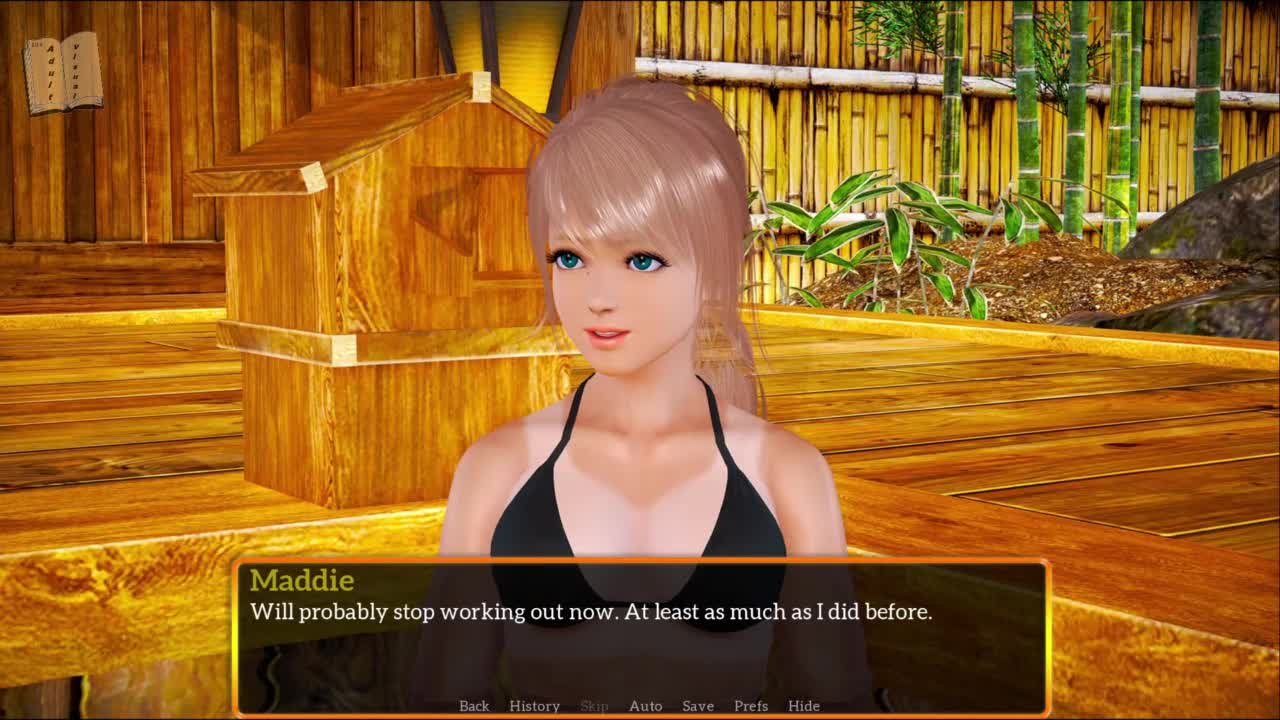Image resolution: width=1280 pixels, height=720 pixels.
Task: Go Back to the previous line
Action: (x=474, y=706)
